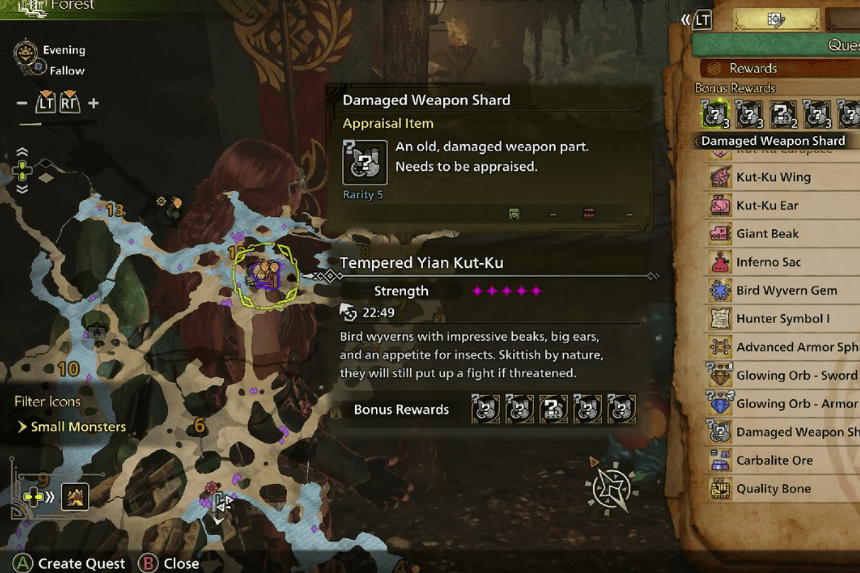This screenshot has width=860, height=573.
Task: Select Quality Bone in rewards list
Action: [772, 489]
